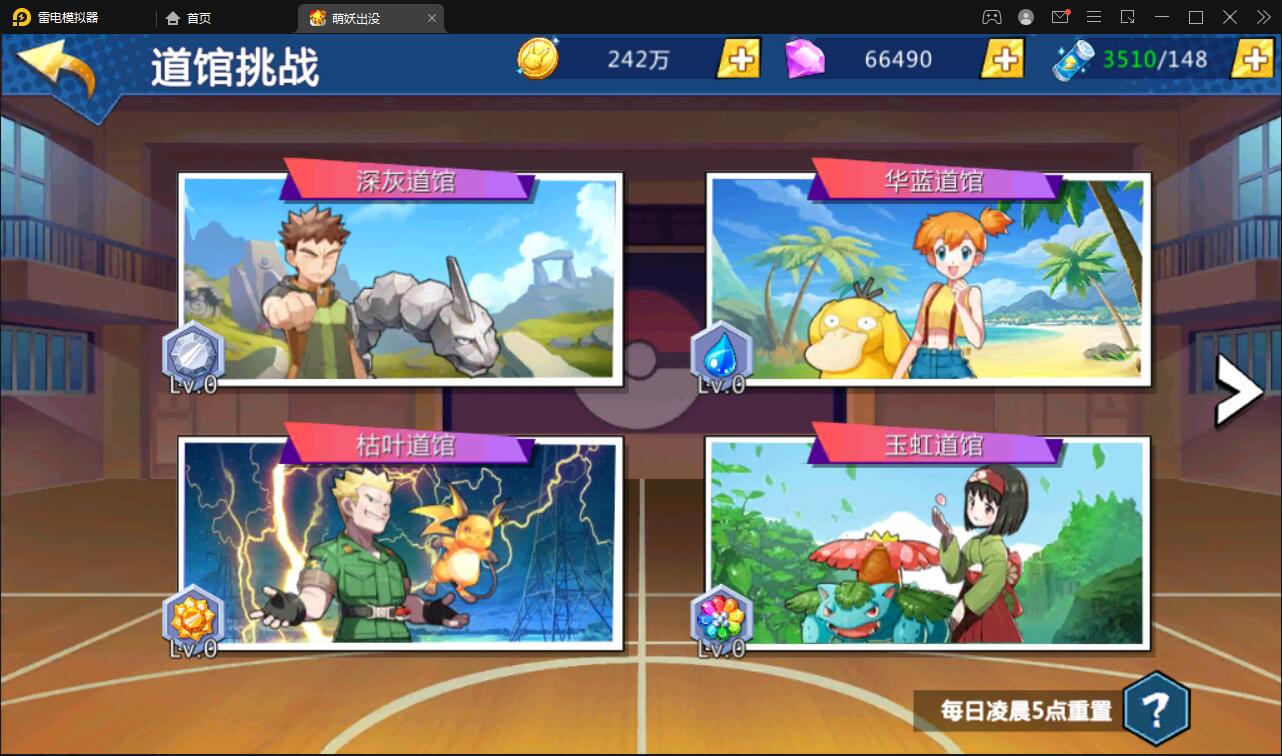Open the LDPlayer hamburger menu
The width and height of the screenshot is (1282, 756).
[1093, 17]
